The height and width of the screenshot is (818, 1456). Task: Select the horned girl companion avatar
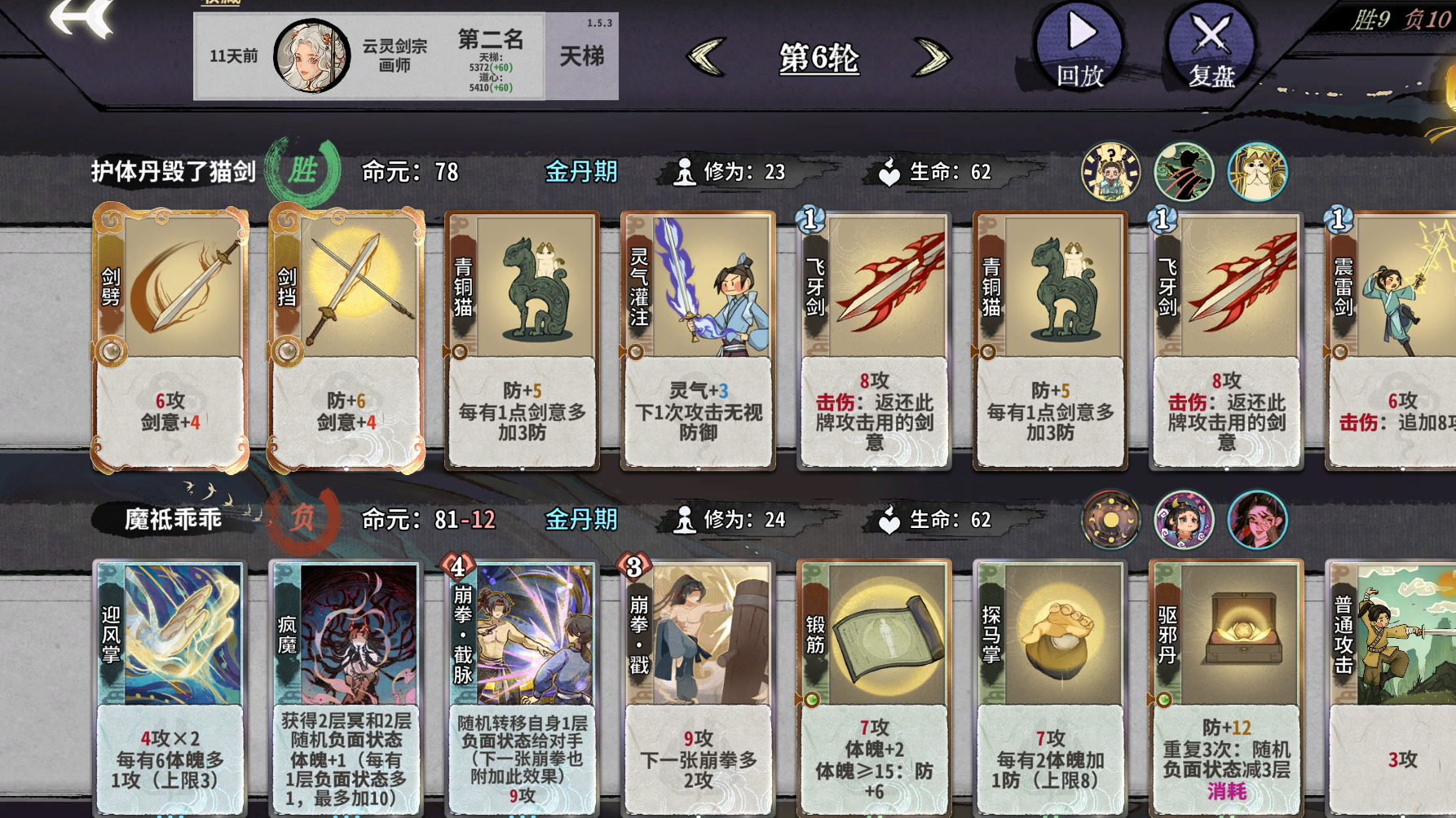point(1183,520)
